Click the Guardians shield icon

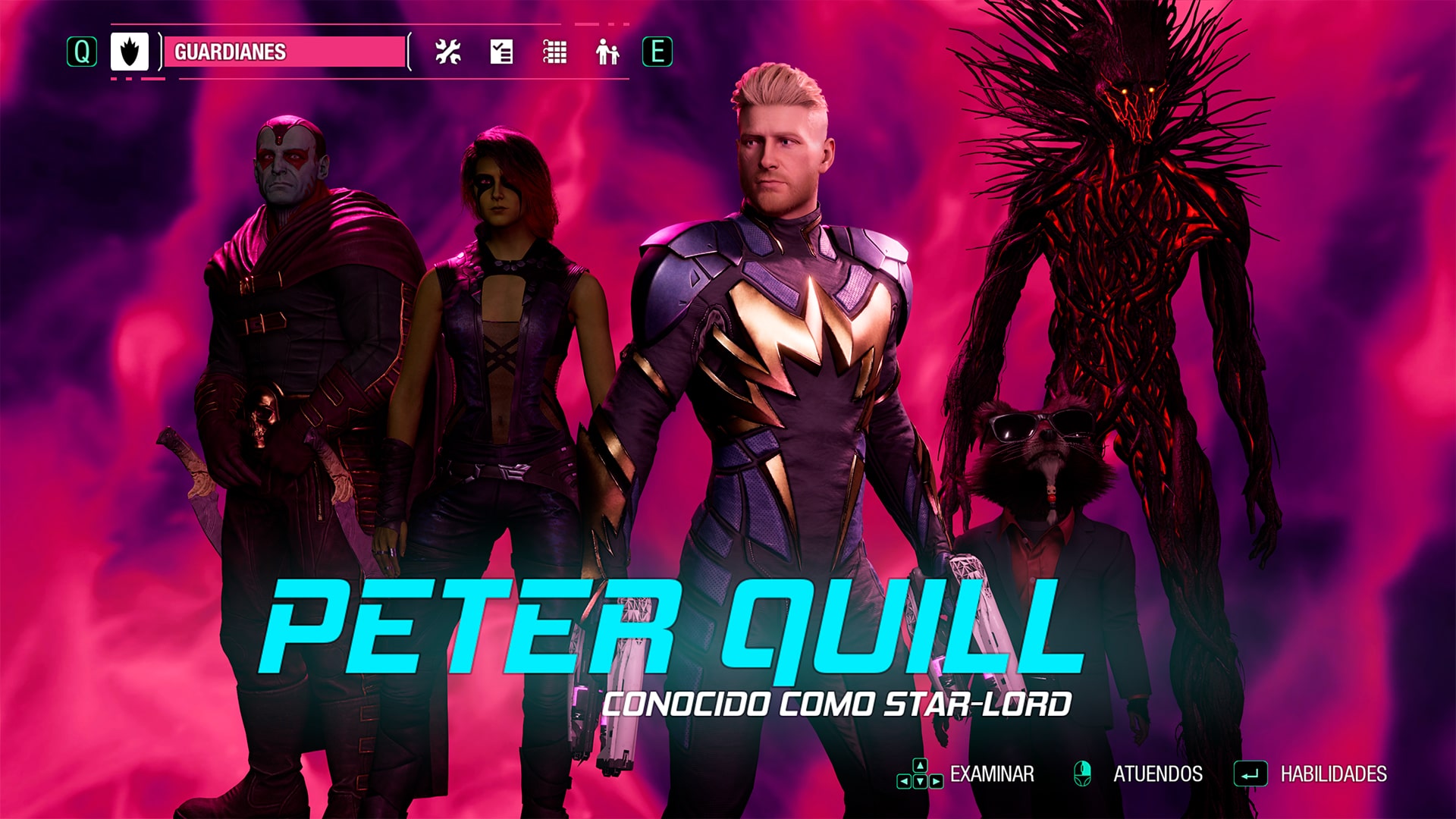(129, 53)
